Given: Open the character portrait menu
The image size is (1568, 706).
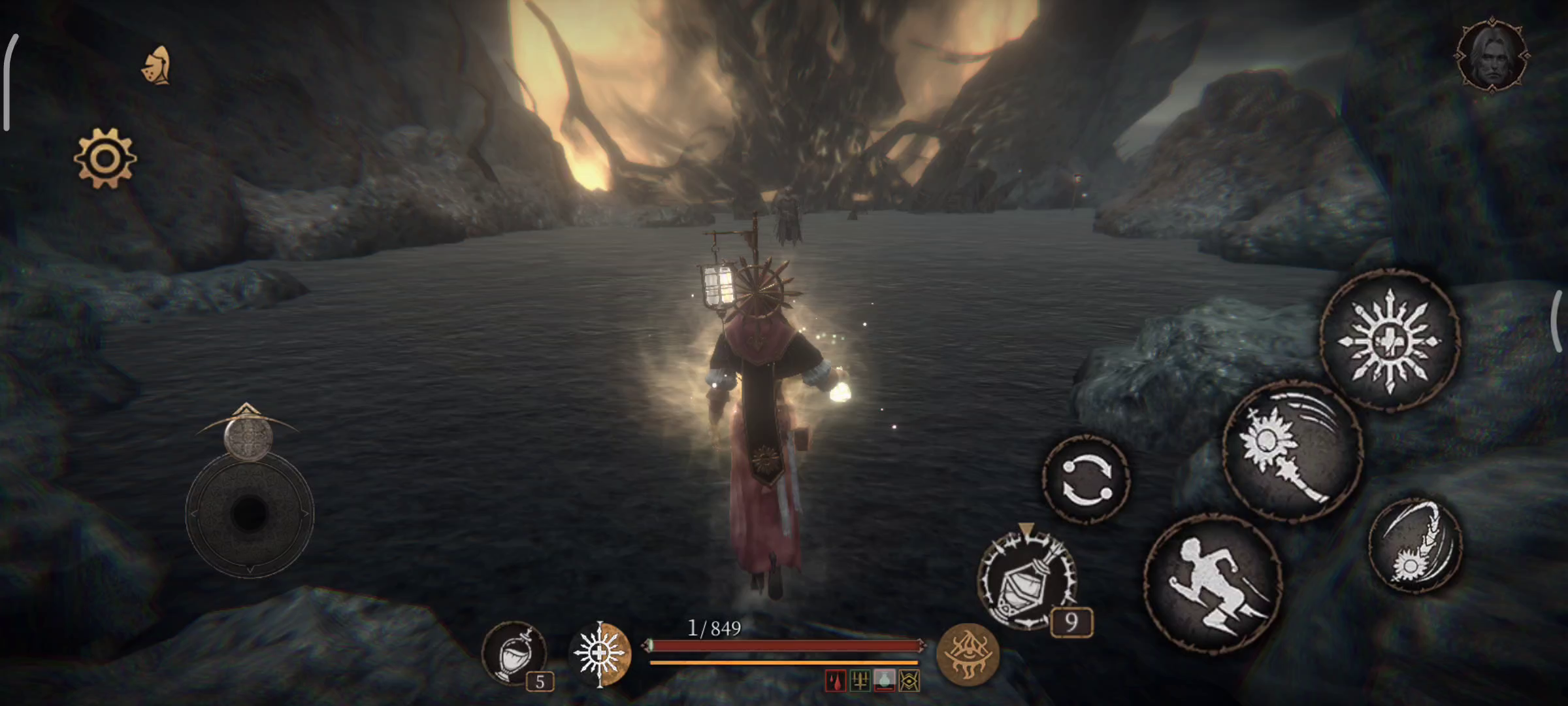Looking at the screenshot, I should (x=1492, y=55).
